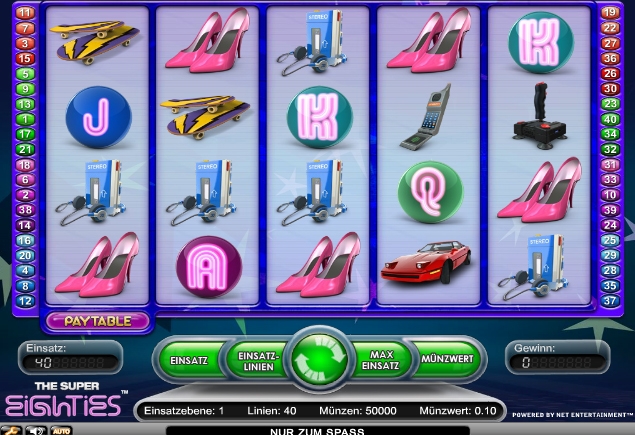The image size is (635, 435).
Task: Click payline number 21
Action: pyautogui.click(x=26, y=149)
